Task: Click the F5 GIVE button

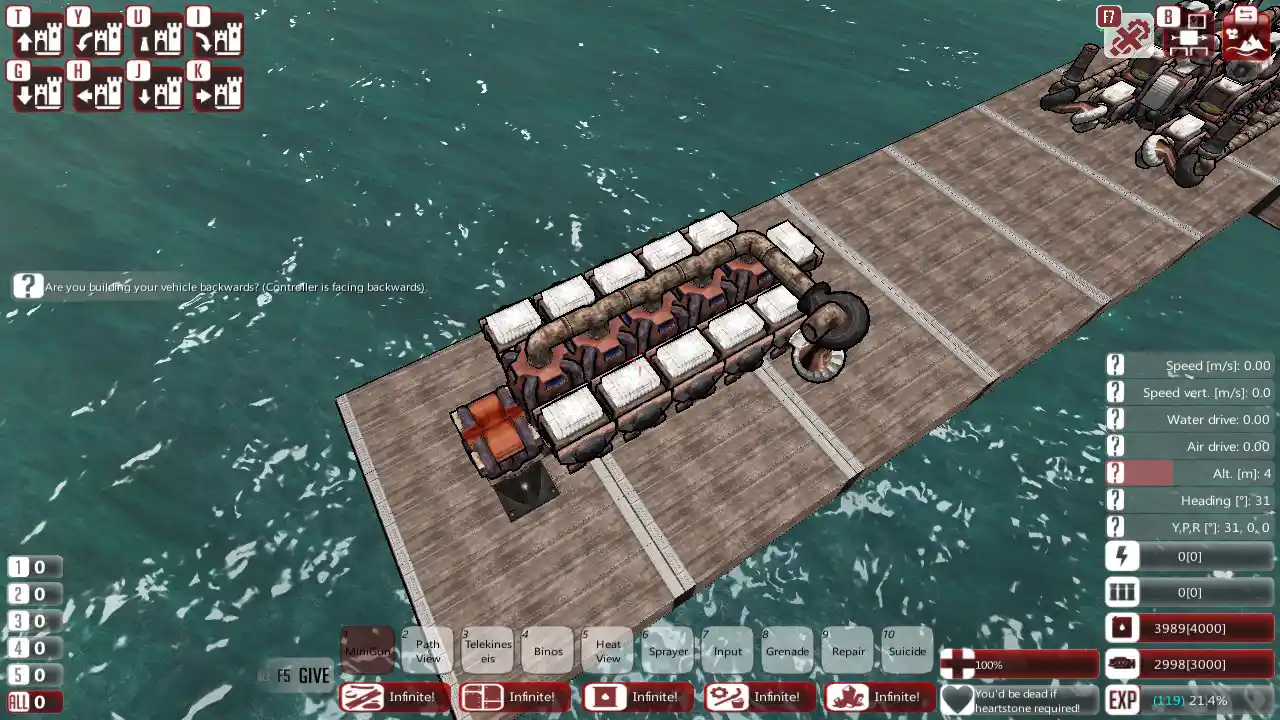Action: (300, 676)
